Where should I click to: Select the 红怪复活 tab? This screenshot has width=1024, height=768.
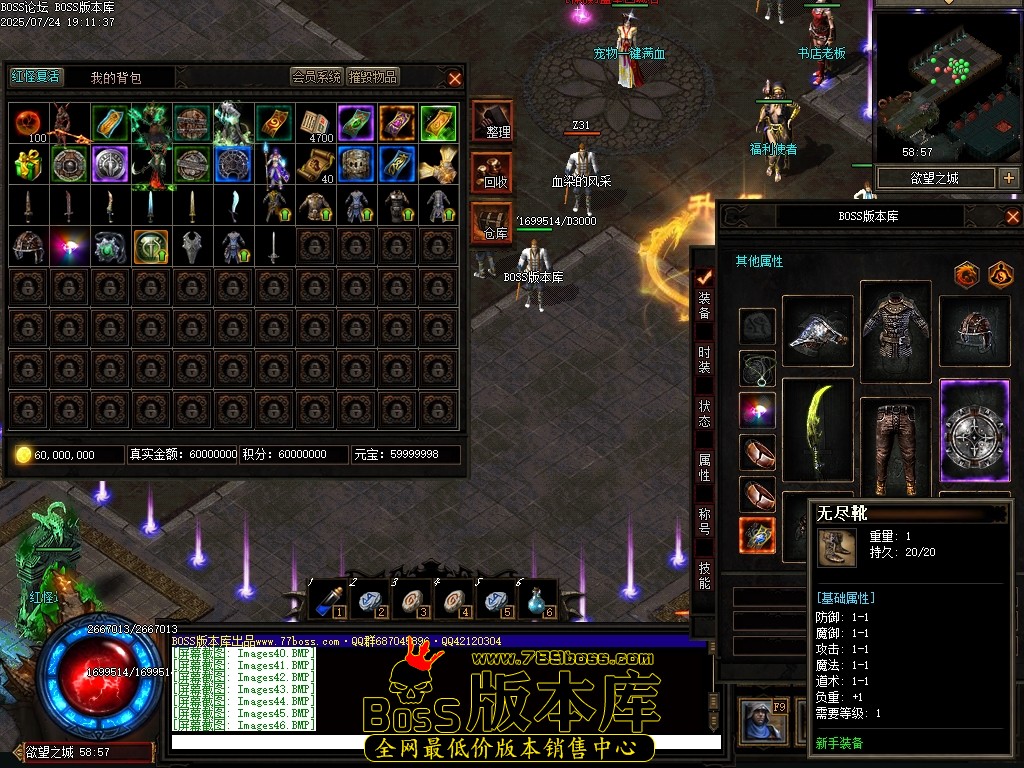pyautogui.click(x=35, y=77)
